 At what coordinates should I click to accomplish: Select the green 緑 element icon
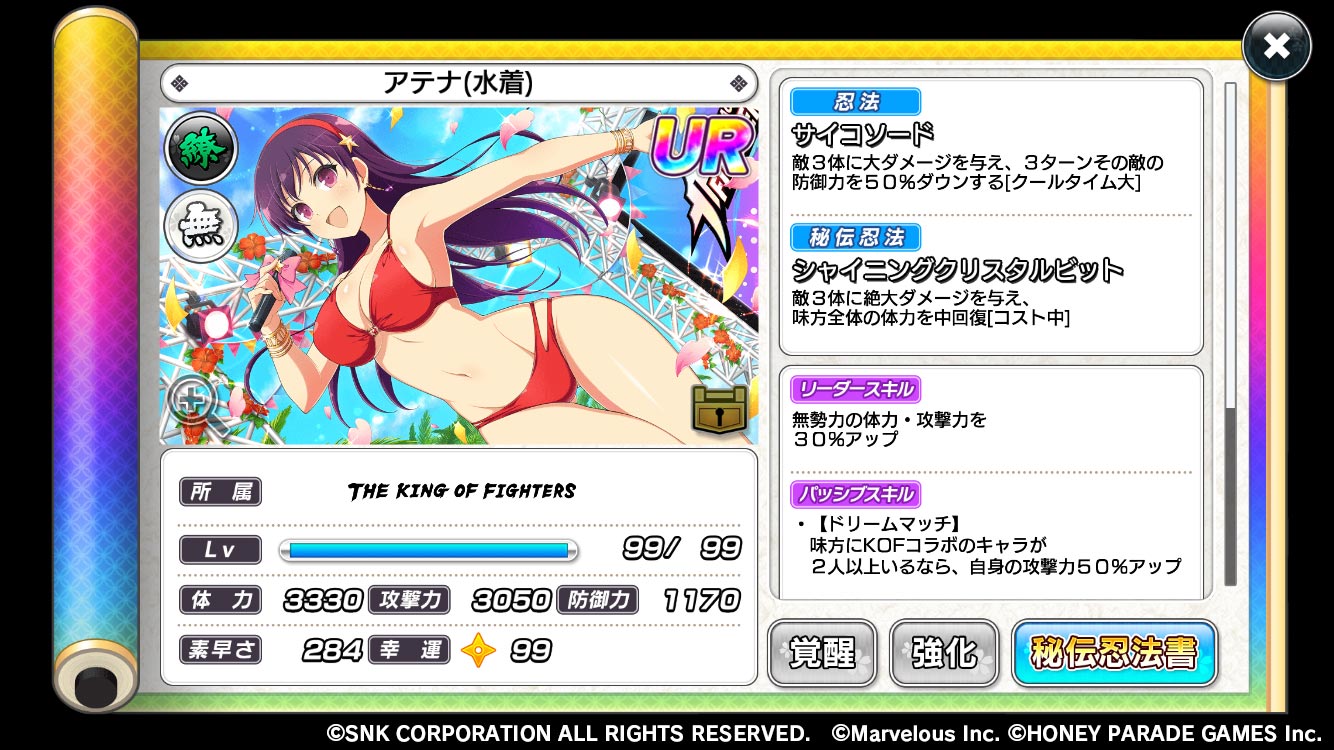200,148
